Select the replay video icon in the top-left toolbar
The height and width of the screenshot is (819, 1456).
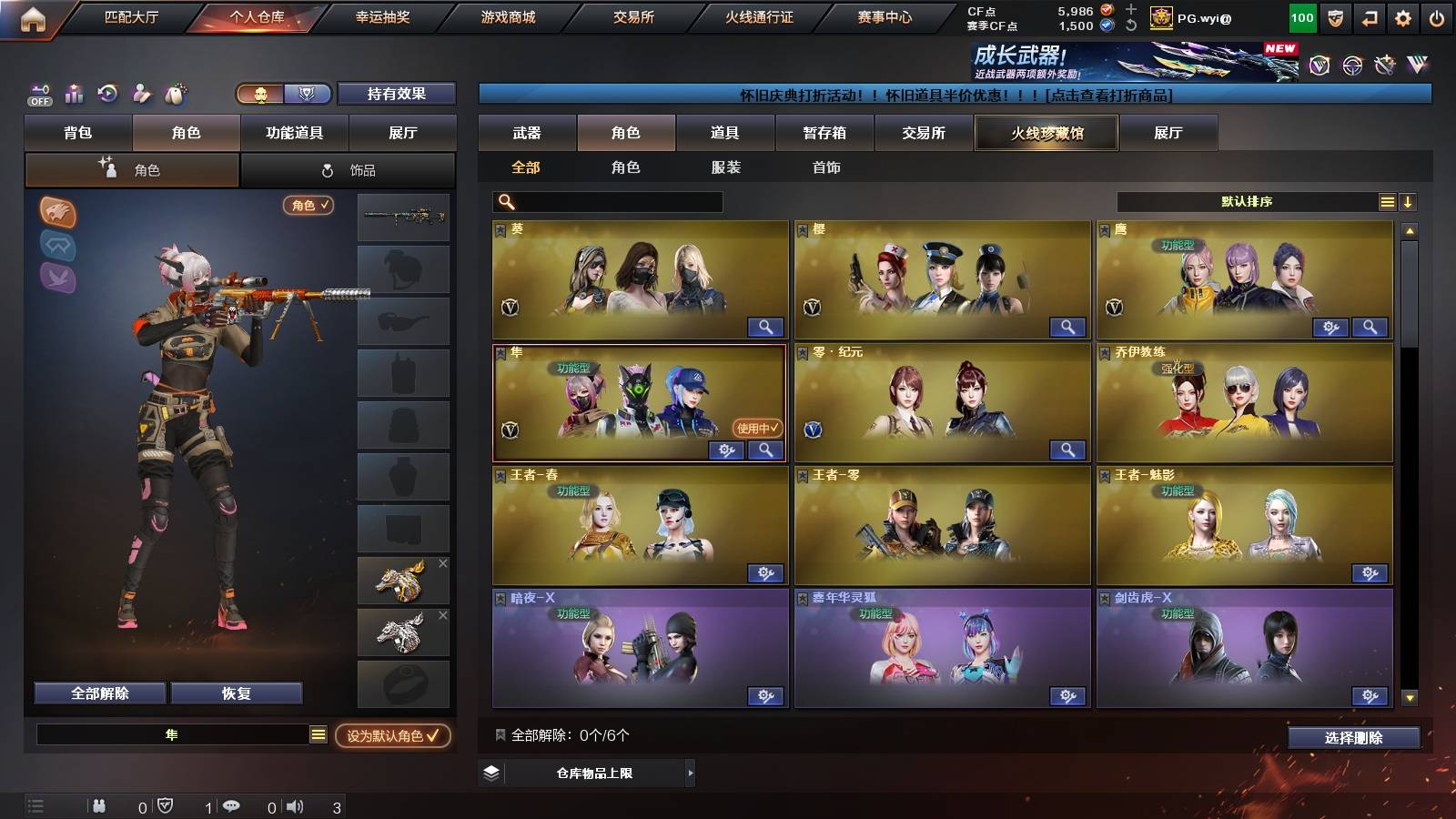(107, 94)
